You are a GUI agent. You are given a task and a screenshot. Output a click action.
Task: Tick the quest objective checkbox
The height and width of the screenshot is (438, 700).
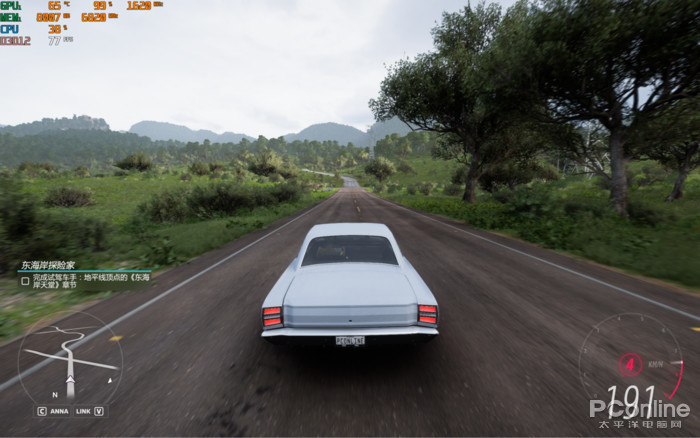pos(25,282)
